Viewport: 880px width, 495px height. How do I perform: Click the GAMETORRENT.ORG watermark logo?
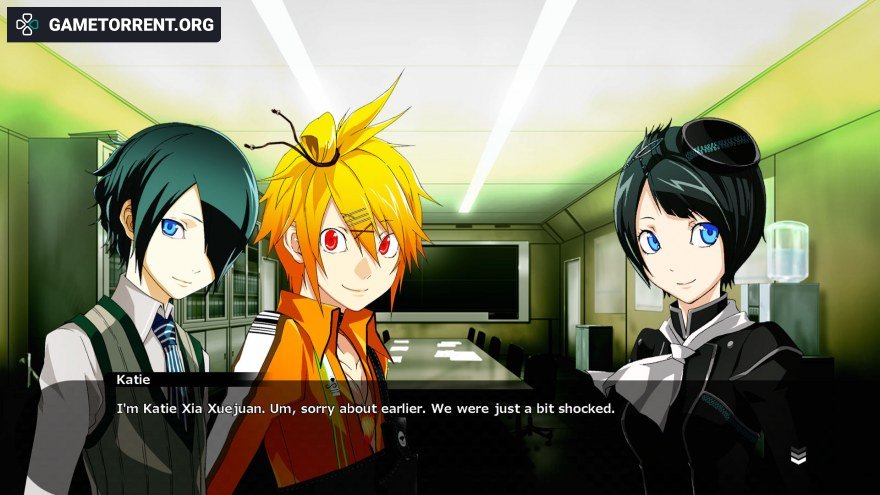point(113,24)
